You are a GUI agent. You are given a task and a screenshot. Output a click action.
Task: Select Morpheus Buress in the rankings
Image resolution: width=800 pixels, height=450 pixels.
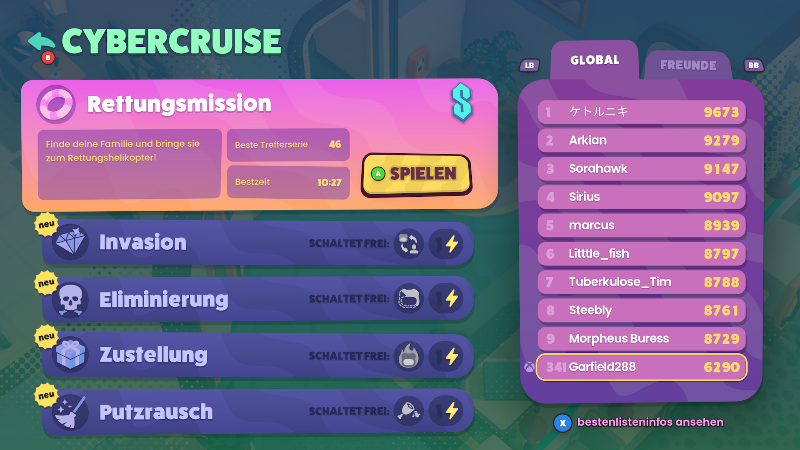click(x=642, y=338)
